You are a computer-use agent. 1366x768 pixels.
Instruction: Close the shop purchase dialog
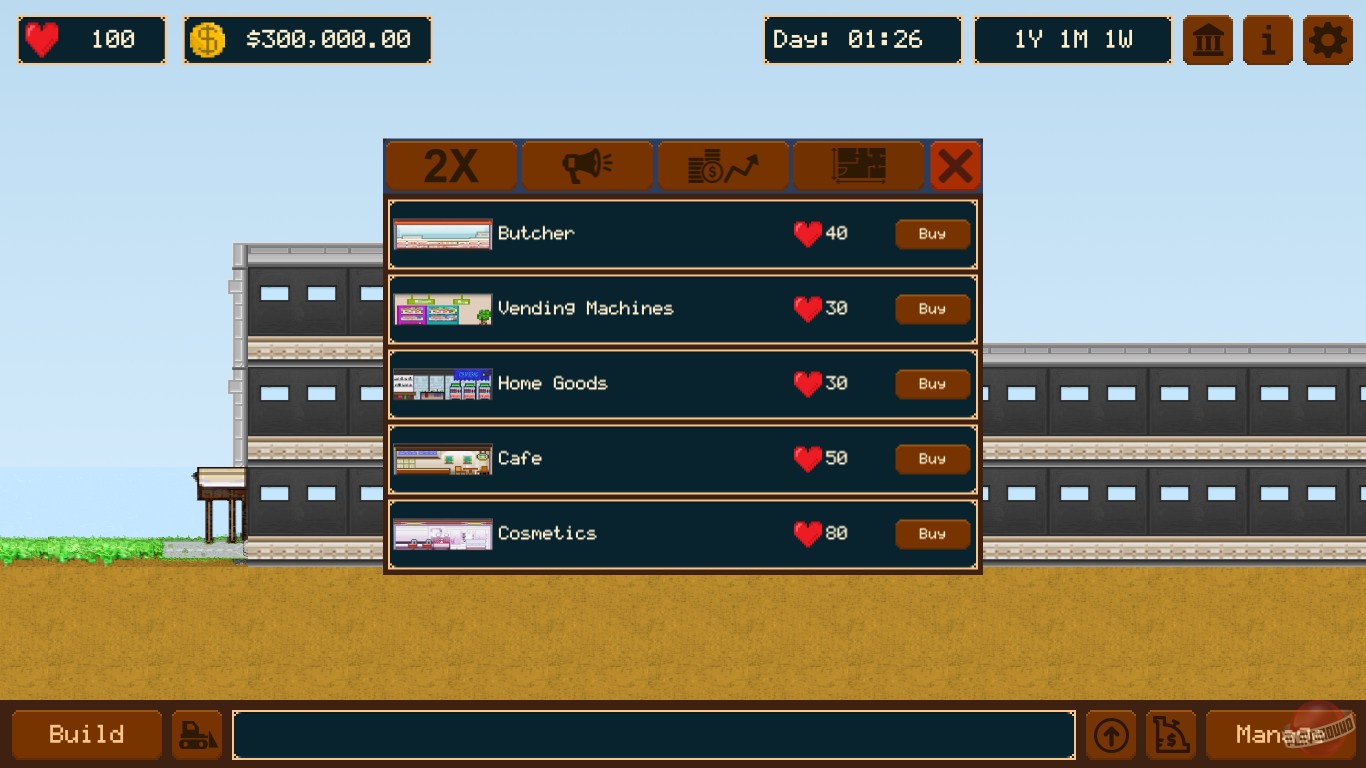[956, 165]
